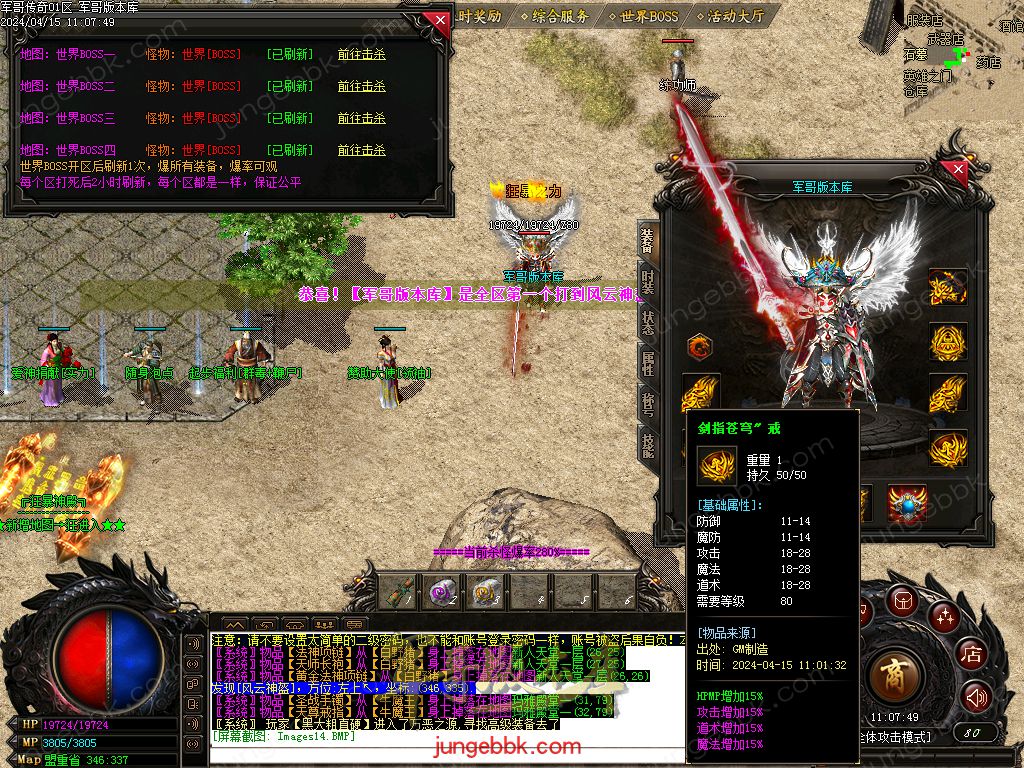Viewport: 1024px width, 768px height.
Task: Follow the 前往击杀 link for 世界BOSS三
Action: click(x=361, y=118)
